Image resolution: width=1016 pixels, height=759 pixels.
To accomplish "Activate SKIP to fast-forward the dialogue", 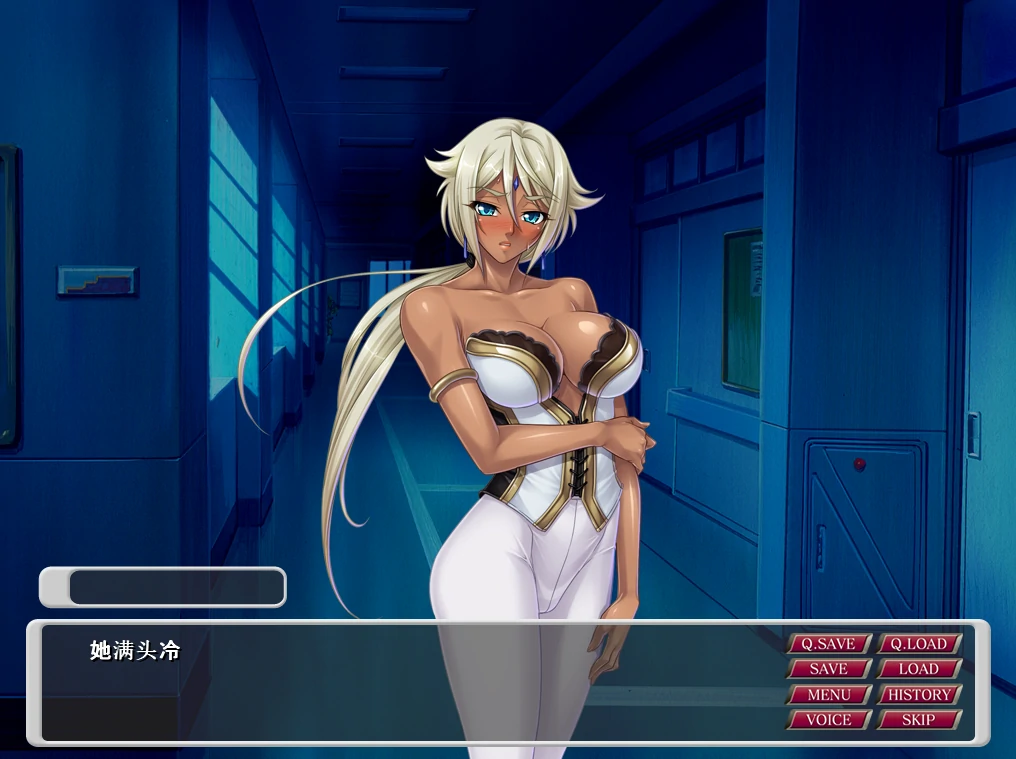I will pyautogui.click(x=919, y=719).
